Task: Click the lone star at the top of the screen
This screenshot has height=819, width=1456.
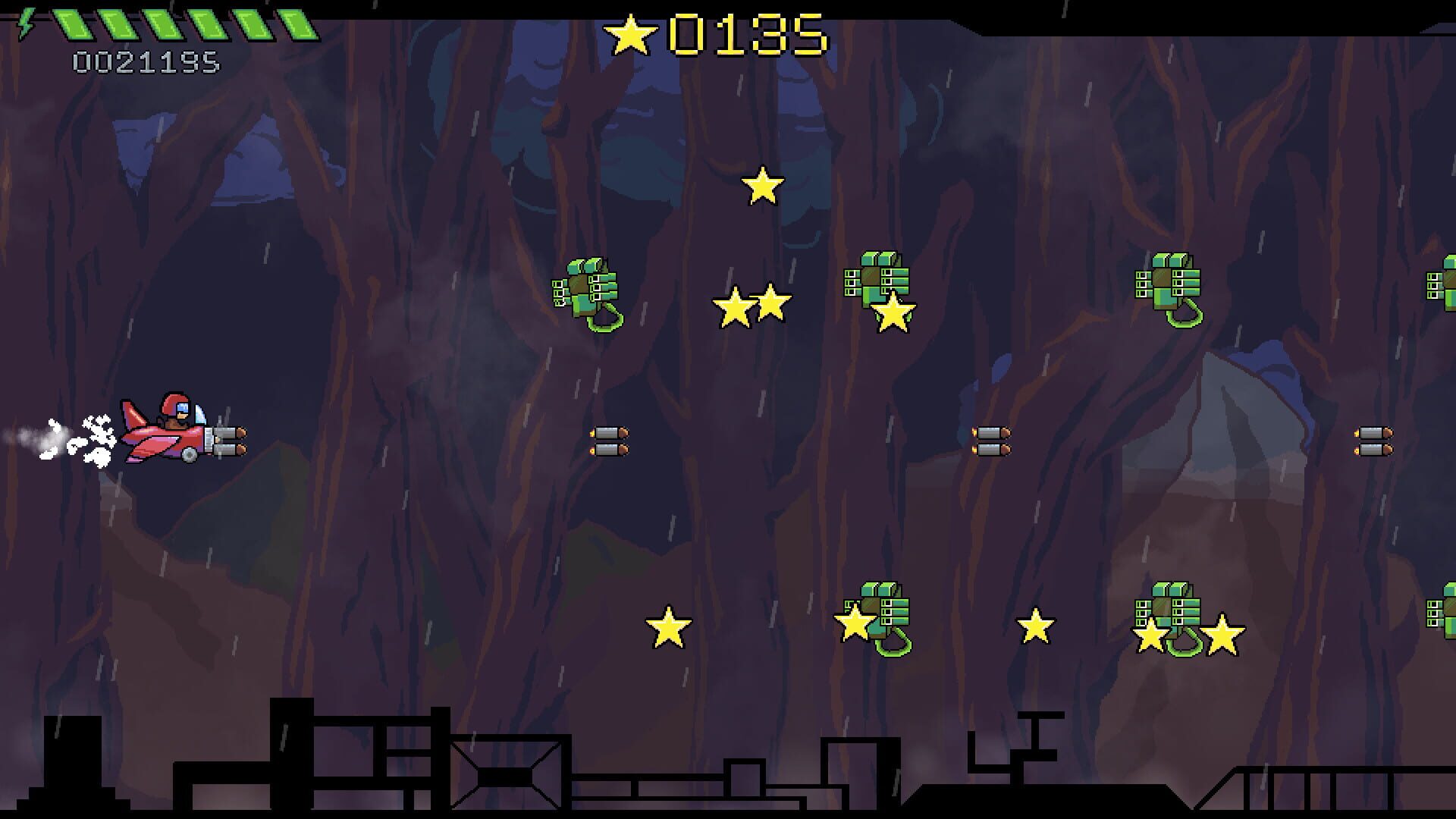Action: pos(762,186)
